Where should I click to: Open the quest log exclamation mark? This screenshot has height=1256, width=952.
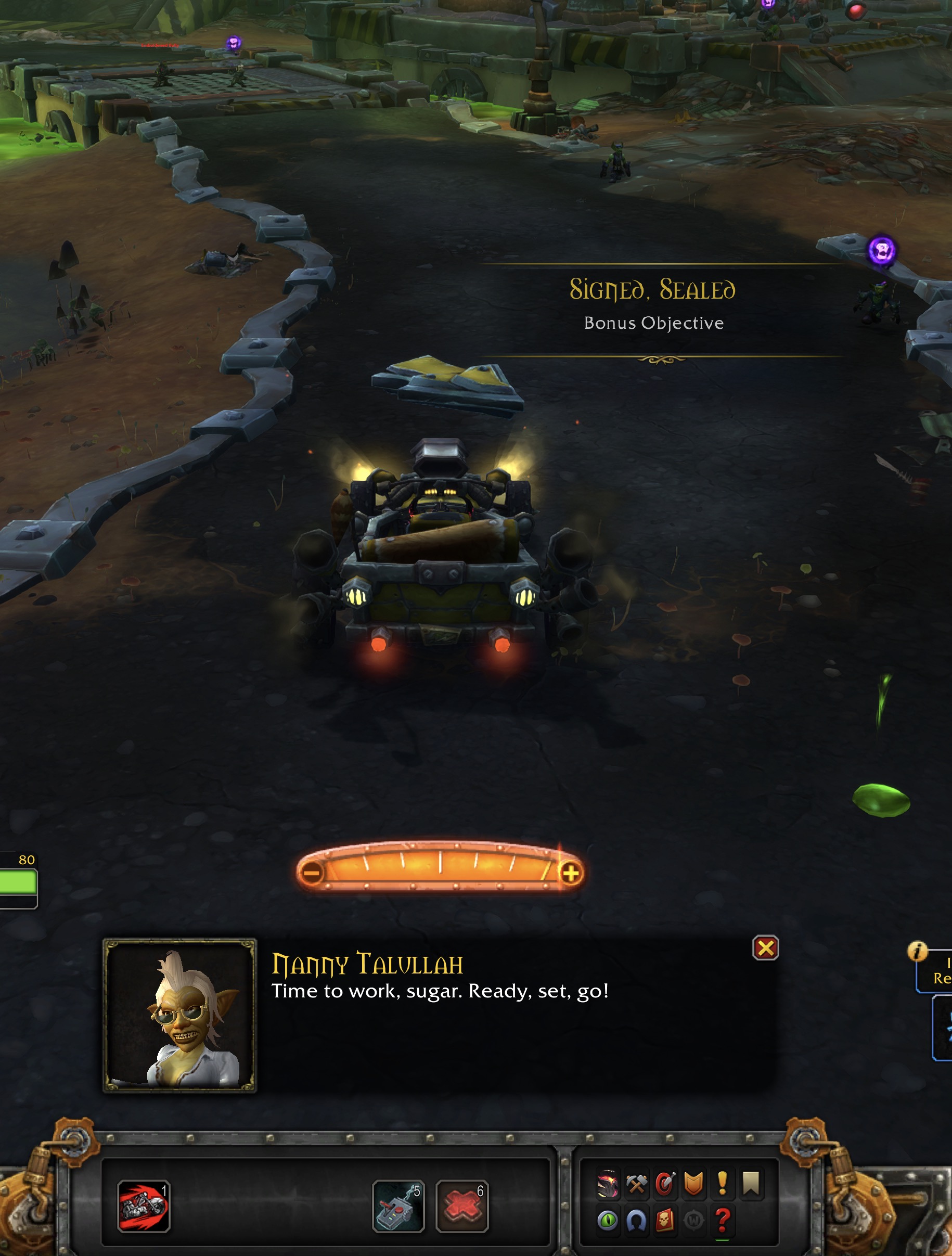722,1184
